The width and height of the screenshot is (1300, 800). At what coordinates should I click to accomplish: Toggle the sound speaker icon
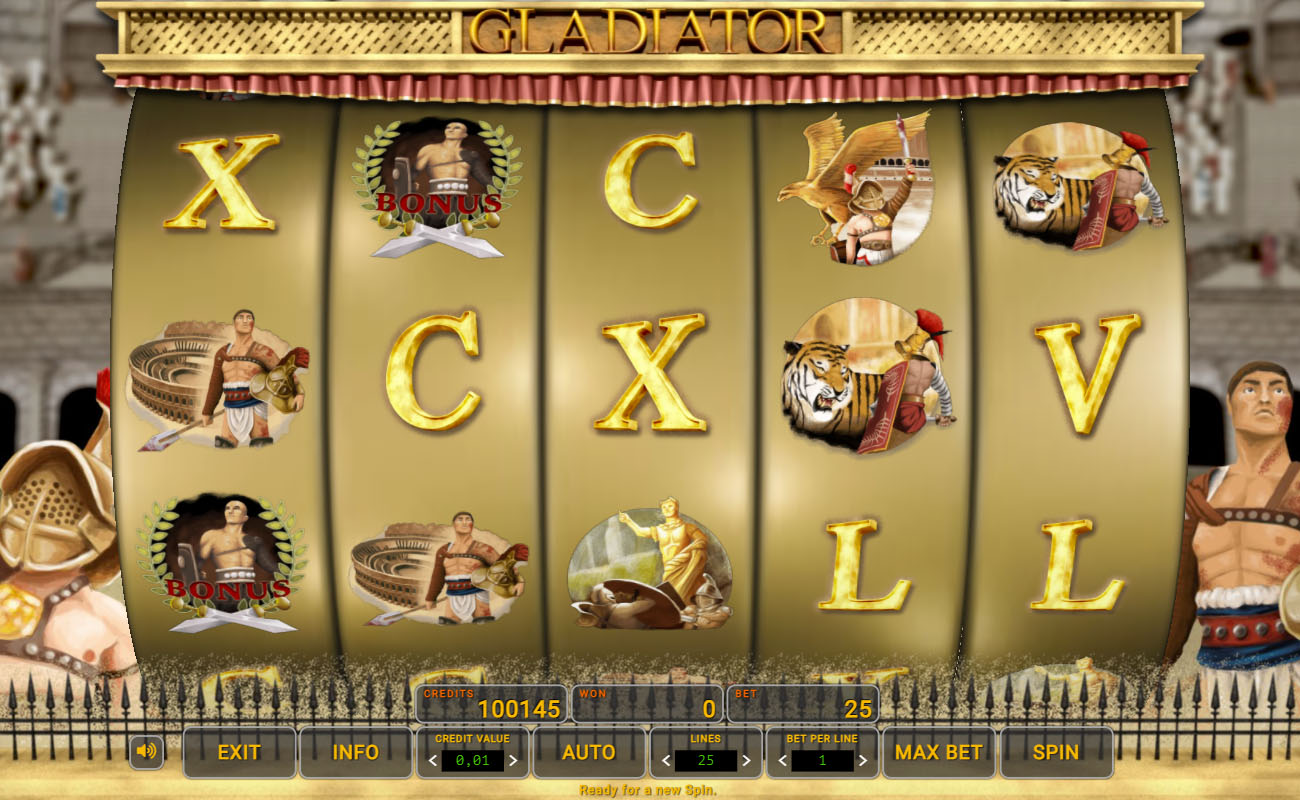(x=146, y=751)
